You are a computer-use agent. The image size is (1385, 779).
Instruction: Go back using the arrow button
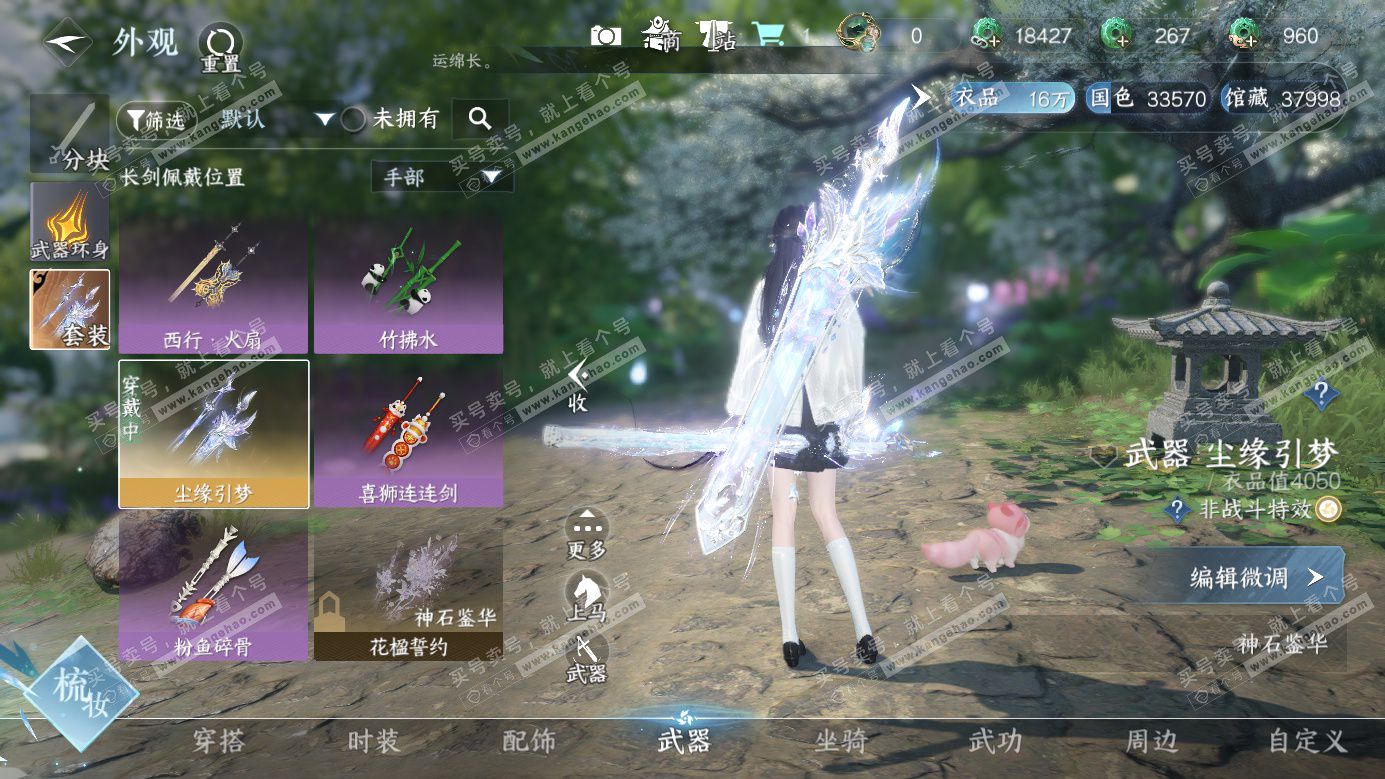tap(66, 43)
